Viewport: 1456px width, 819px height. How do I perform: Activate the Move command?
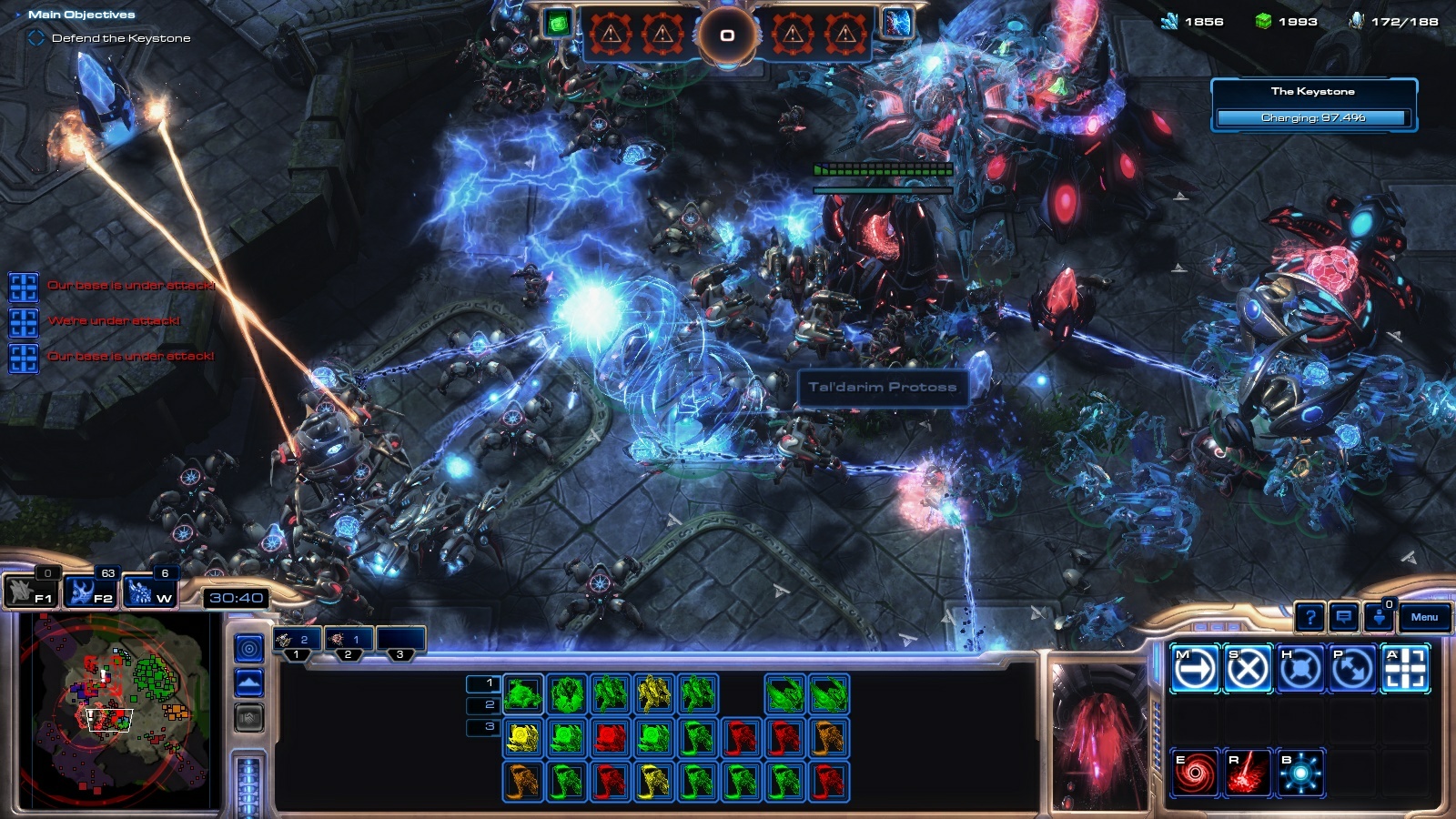(x=1194, y=670)
